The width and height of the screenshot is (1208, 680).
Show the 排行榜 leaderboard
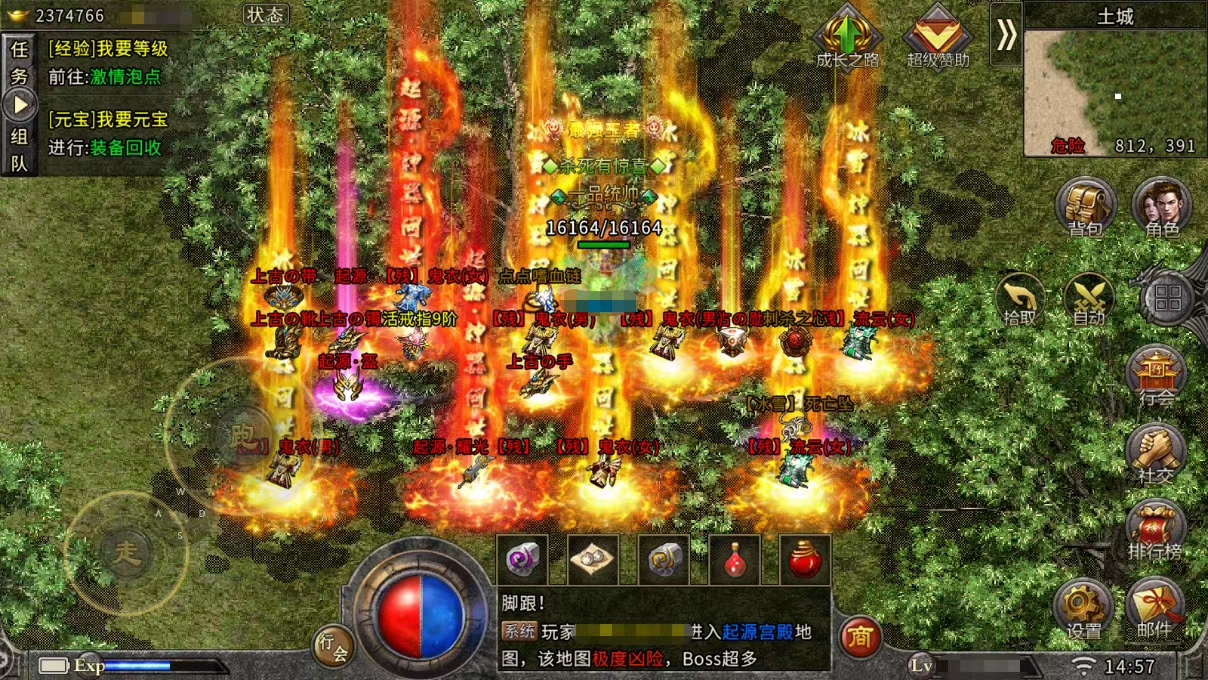pyautogui.click(x=1157, y=529)
